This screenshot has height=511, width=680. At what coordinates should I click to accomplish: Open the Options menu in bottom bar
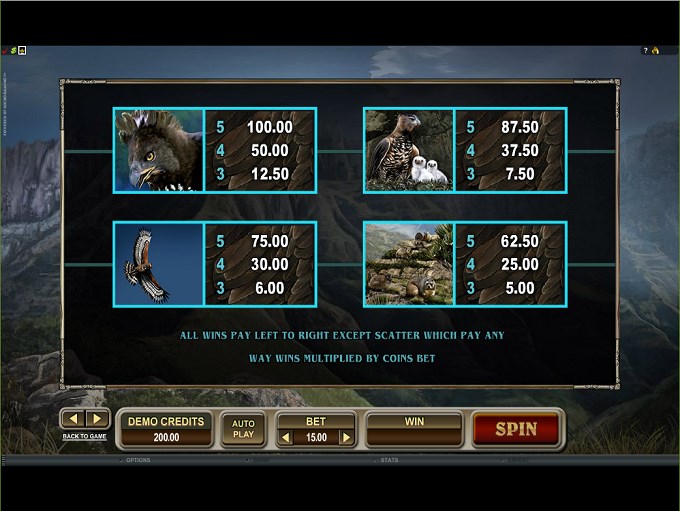coord(137,460)
